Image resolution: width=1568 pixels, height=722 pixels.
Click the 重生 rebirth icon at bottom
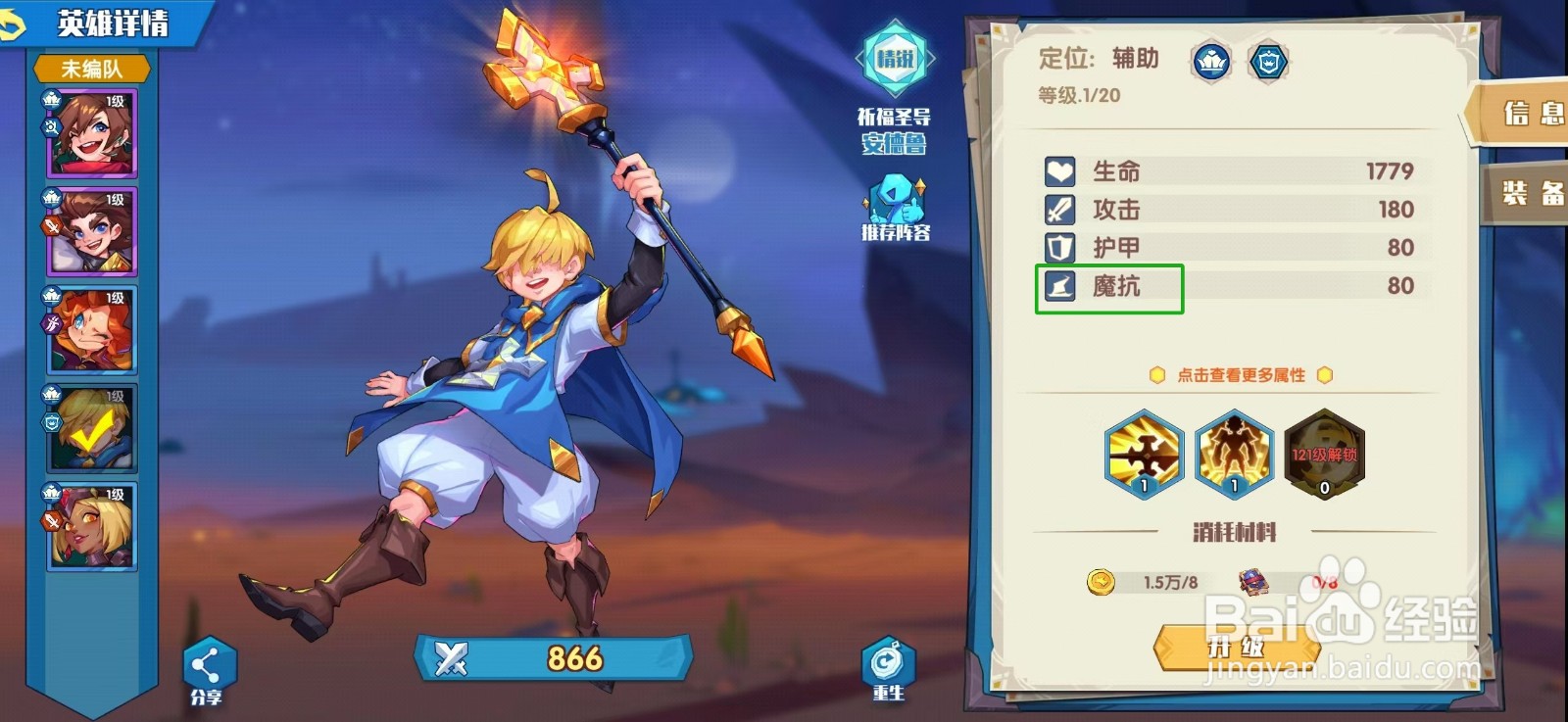pyautogui.click(x=890, y=662)
